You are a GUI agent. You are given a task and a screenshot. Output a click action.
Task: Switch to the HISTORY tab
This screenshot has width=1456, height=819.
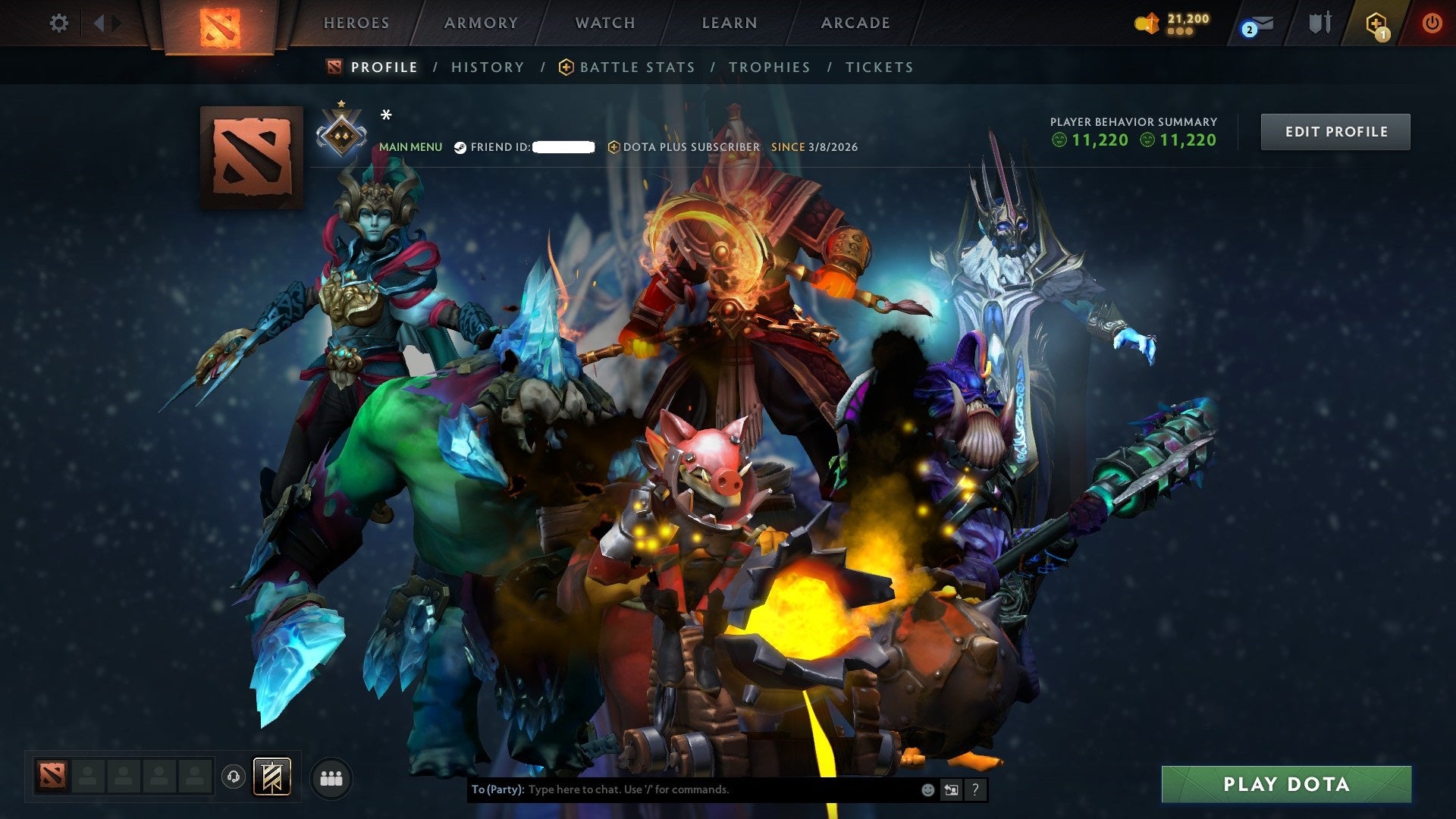click(x=487, y=67)
